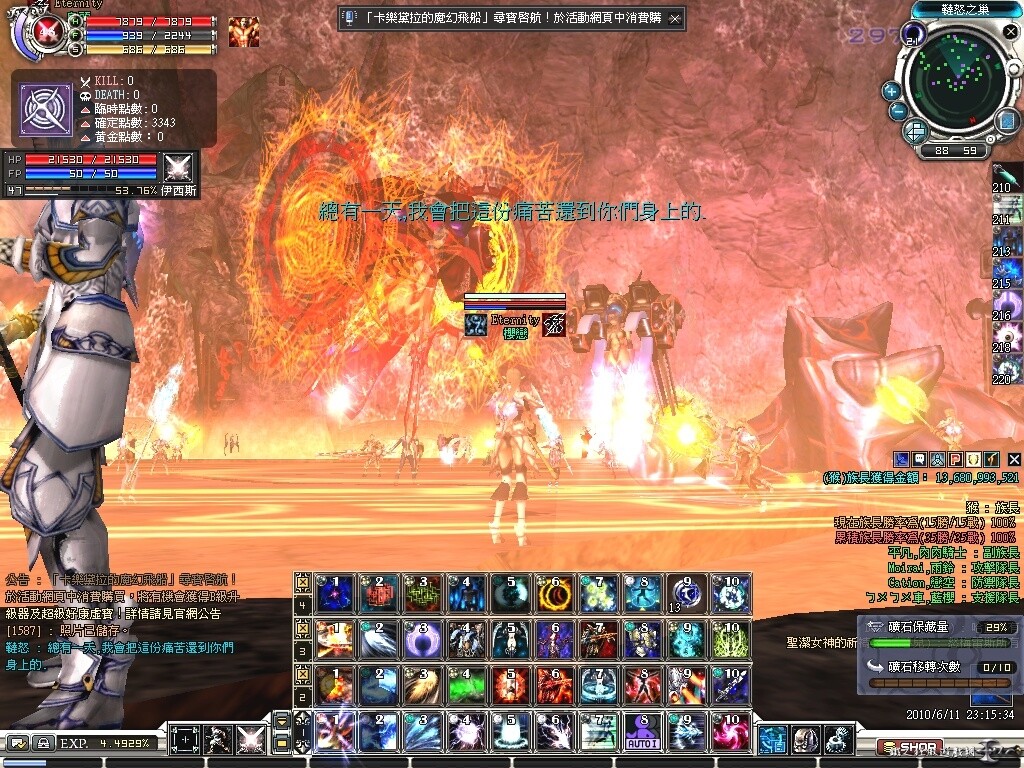The width and height of the screenshot is (1024, 768).
Task: Click the character figure icon in bottom bar
Action: point(217,741)
